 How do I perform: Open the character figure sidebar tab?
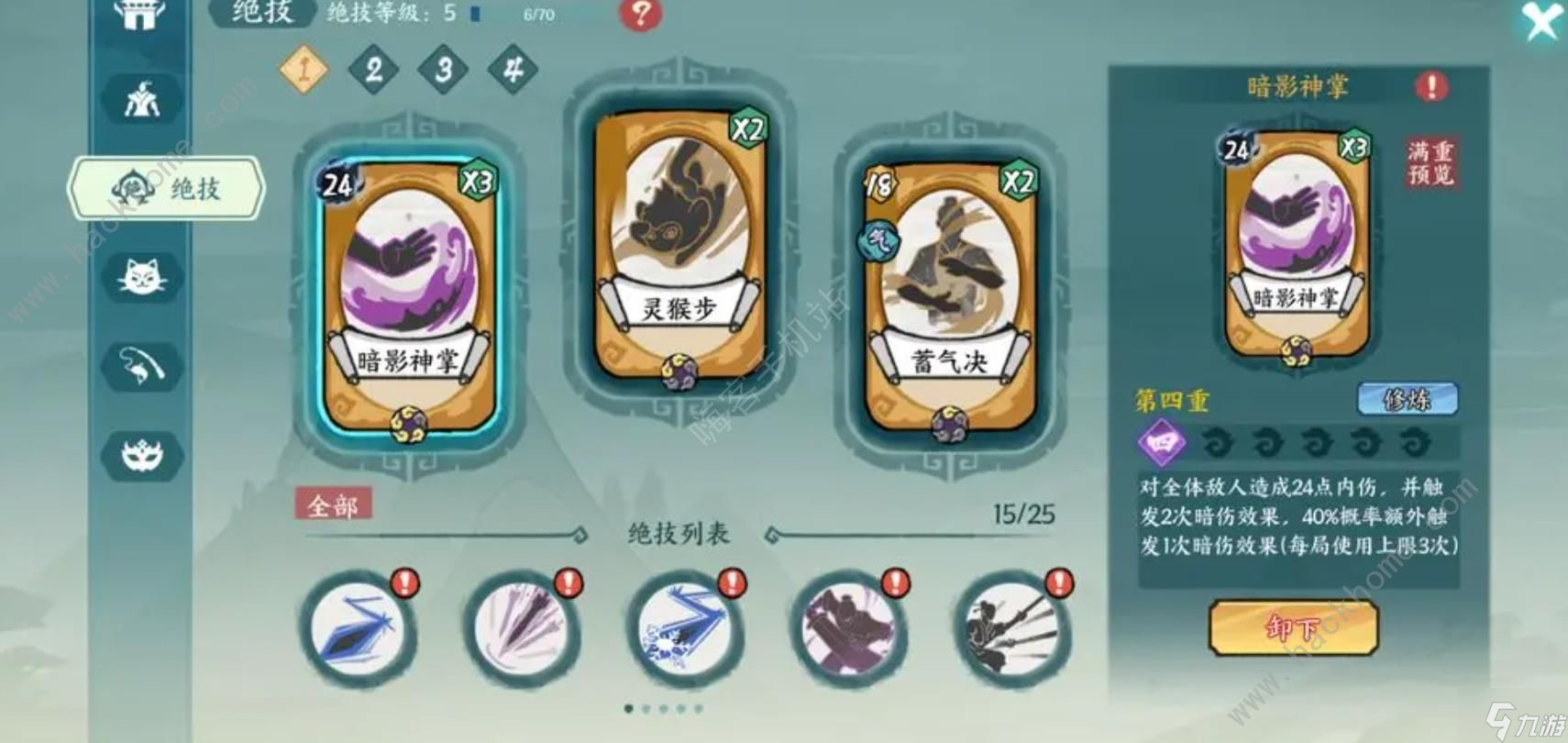(142, 99)
